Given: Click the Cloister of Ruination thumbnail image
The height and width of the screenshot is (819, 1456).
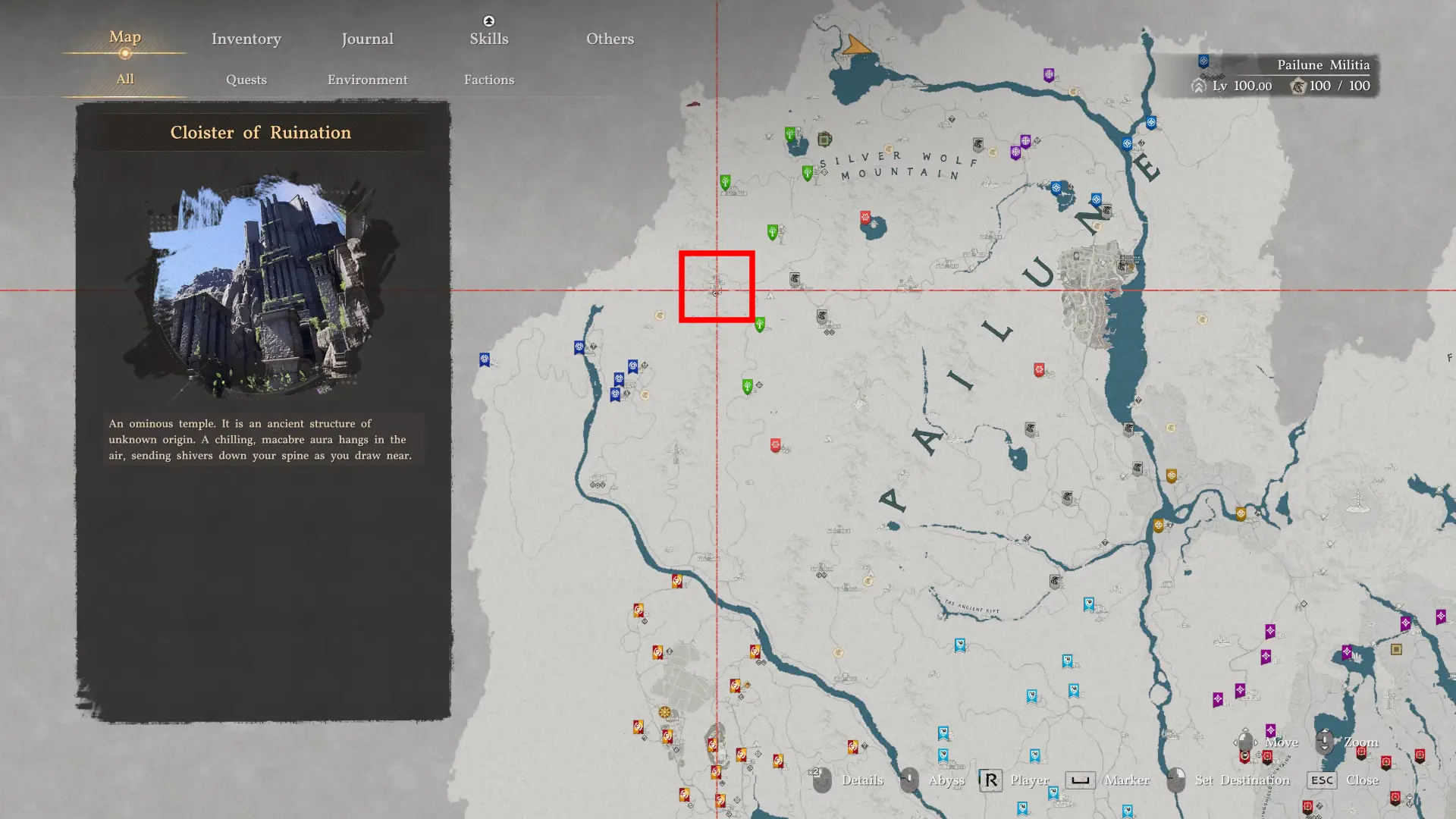Looking at the screenshot, I should 262,284.
